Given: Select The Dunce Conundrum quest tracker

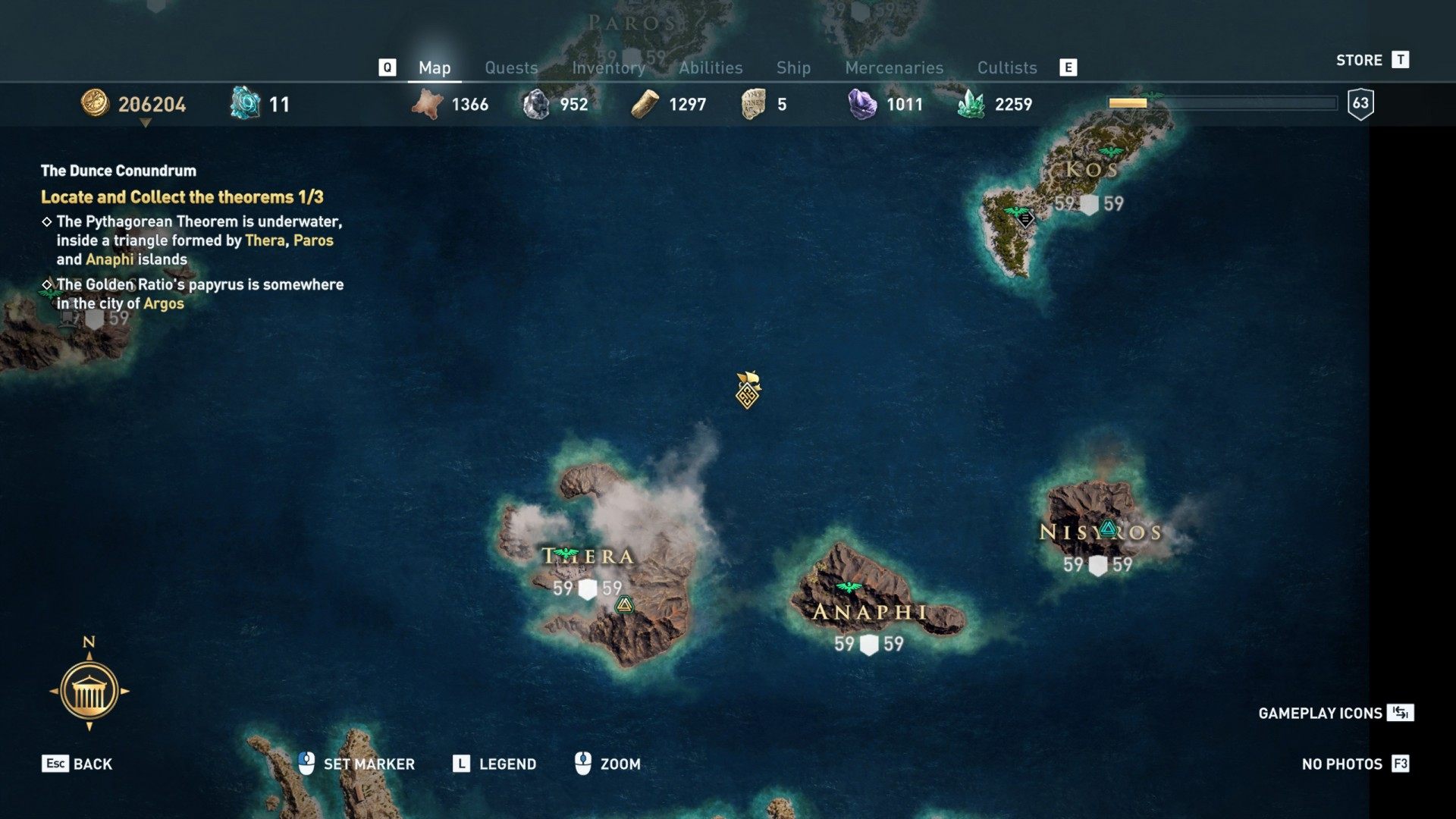Looking at the screenshot, I should click(118, 171).
